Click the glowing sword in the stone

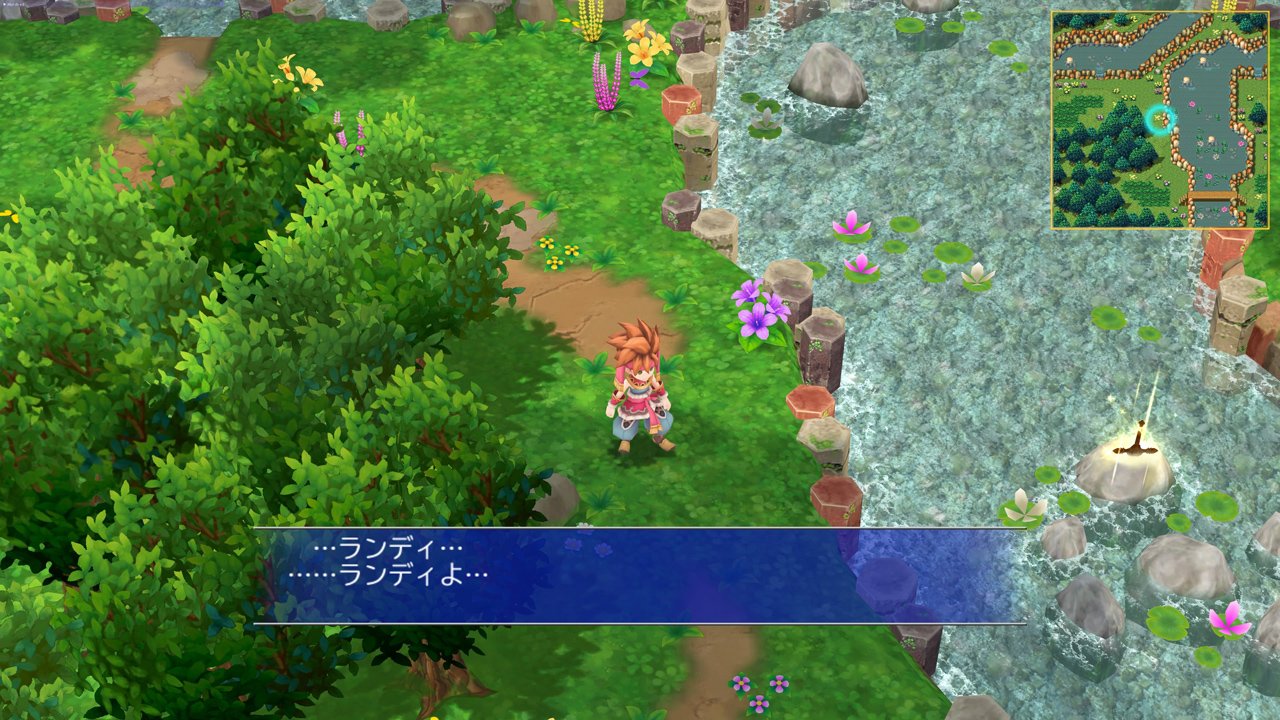tap(1141, 430)
